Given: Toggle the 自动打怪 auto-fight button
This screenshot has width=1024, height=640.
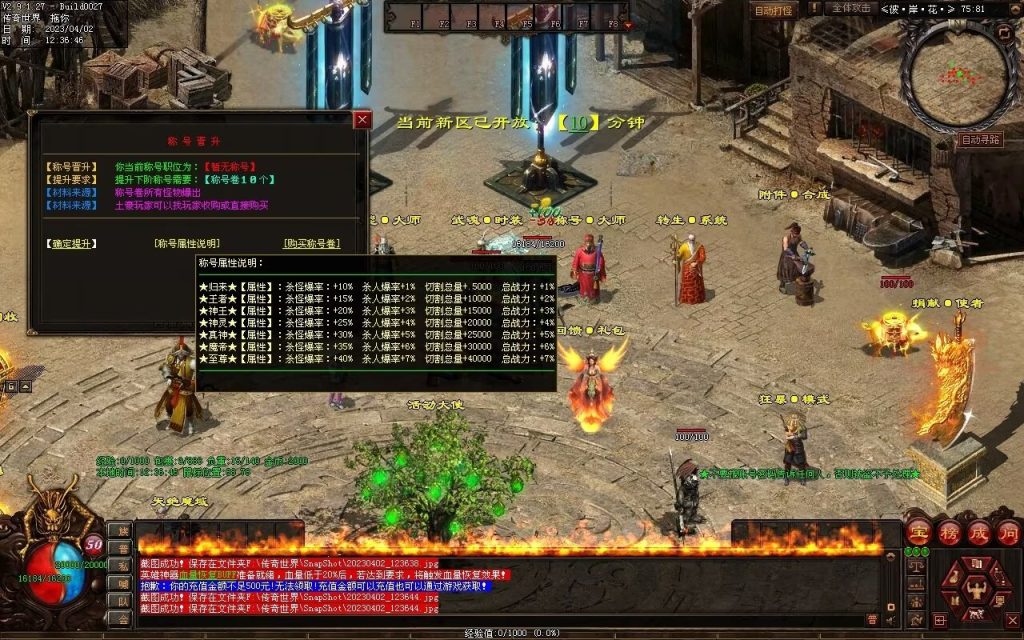Looking at the screenshot, I should [773, 11].
